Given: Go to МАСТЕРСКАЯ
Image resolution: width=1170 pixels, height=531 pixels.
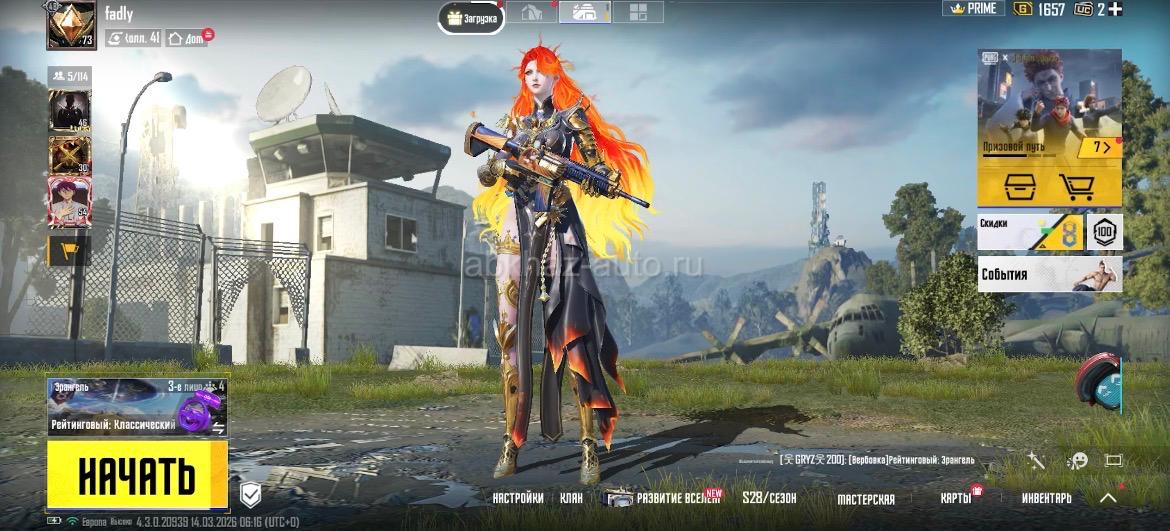Looking at the screenshot, I should coord(865,498).
